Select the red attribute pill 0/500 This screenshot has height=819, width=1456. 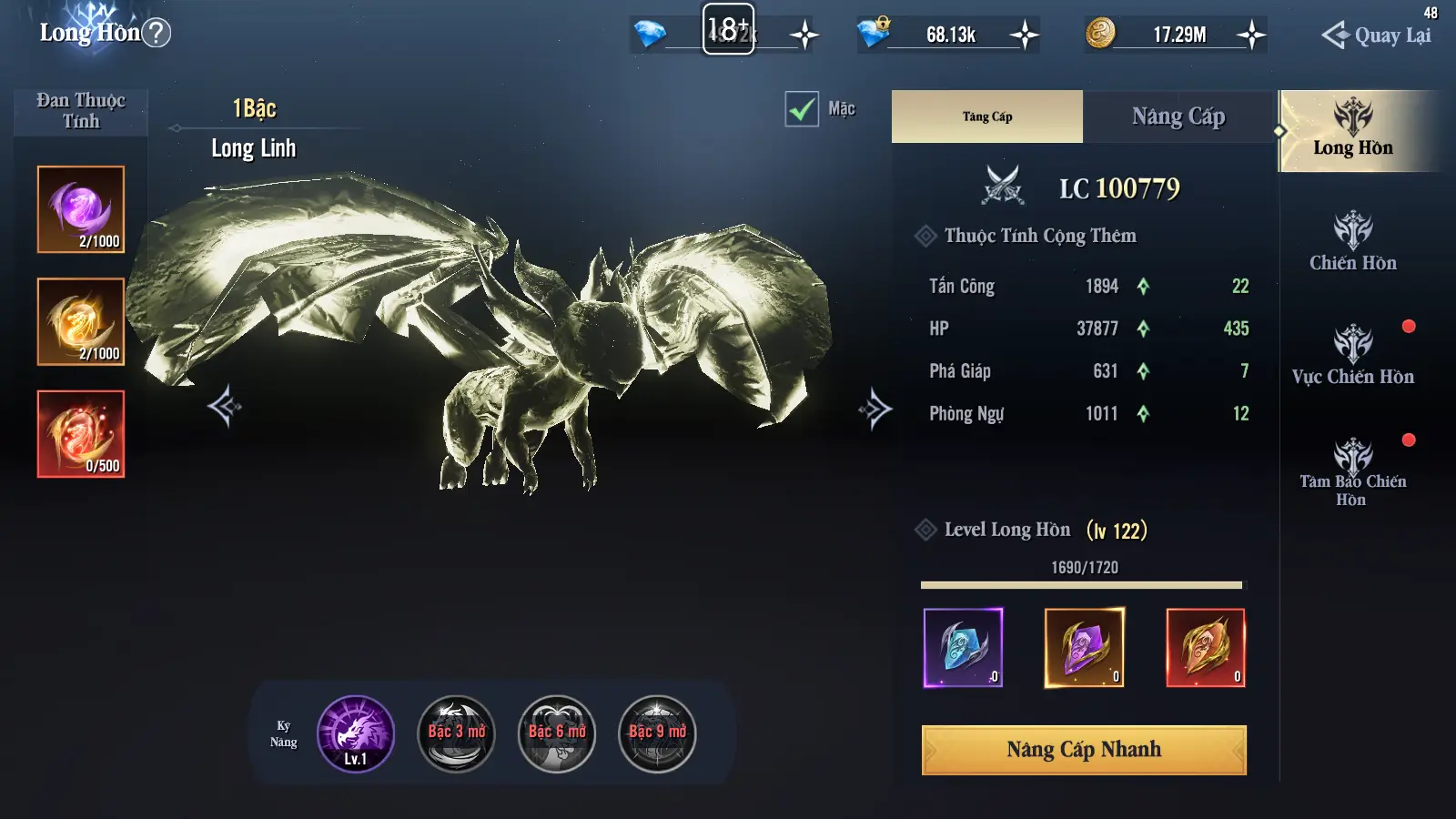[x=81, y=434]
